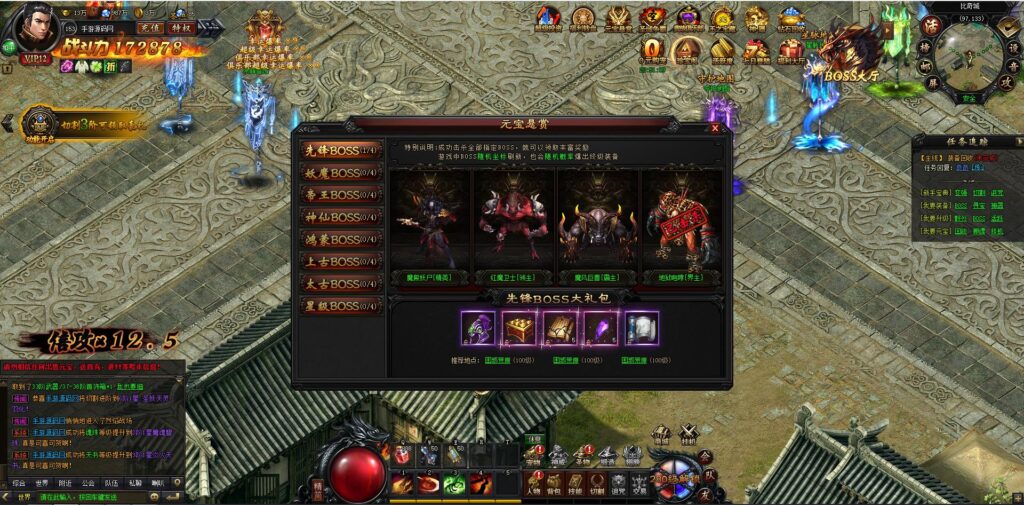Choose the 神仙BOSS tab

pyautogui.click(x=341, y=216)
